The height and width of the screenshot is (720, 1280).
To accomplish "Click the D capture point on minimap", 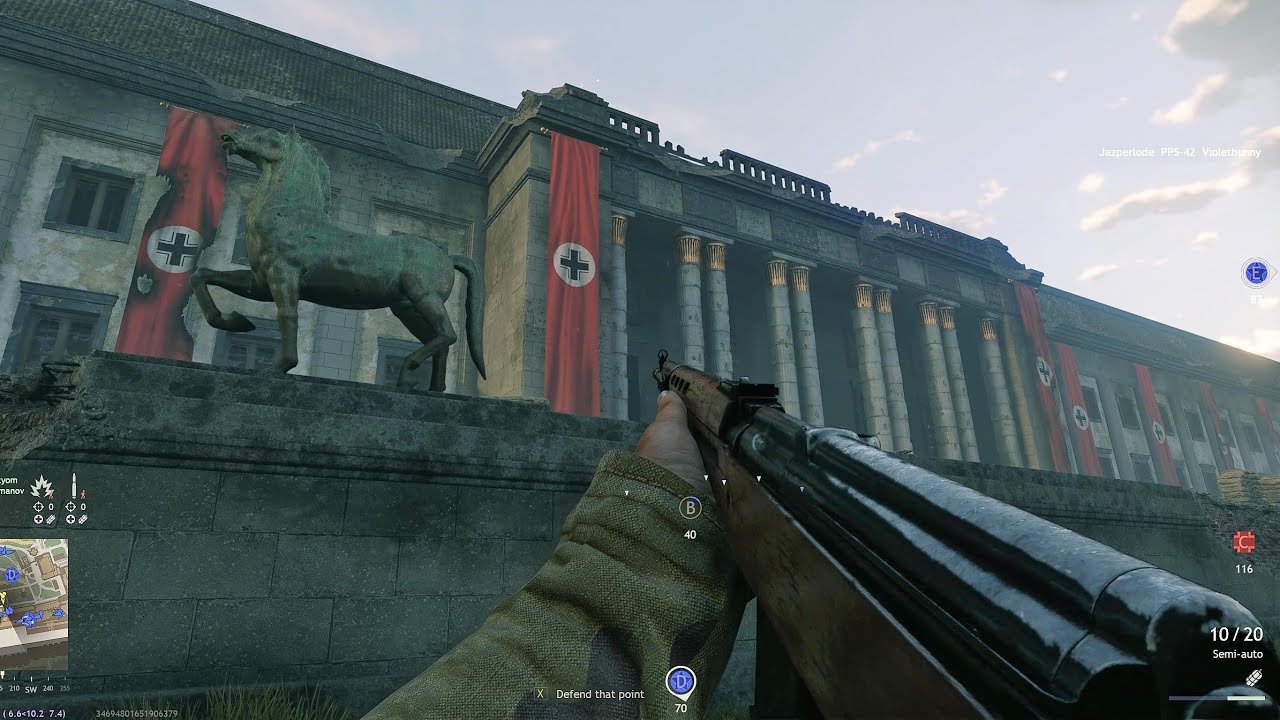I will [x=11, y=575].
